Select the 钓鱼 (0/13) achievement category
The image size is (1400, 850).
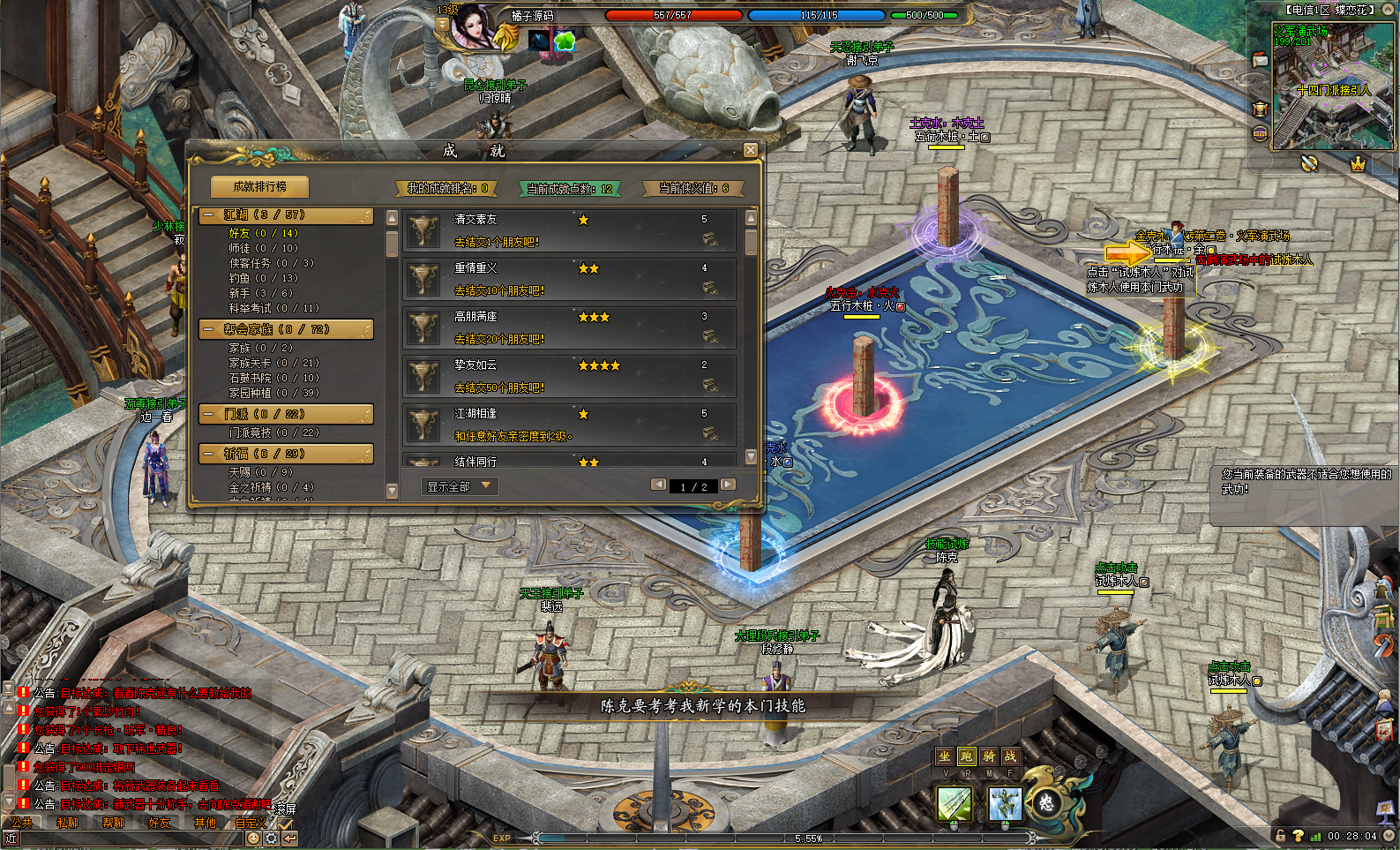pyautogui.click(x=263, y=278)
